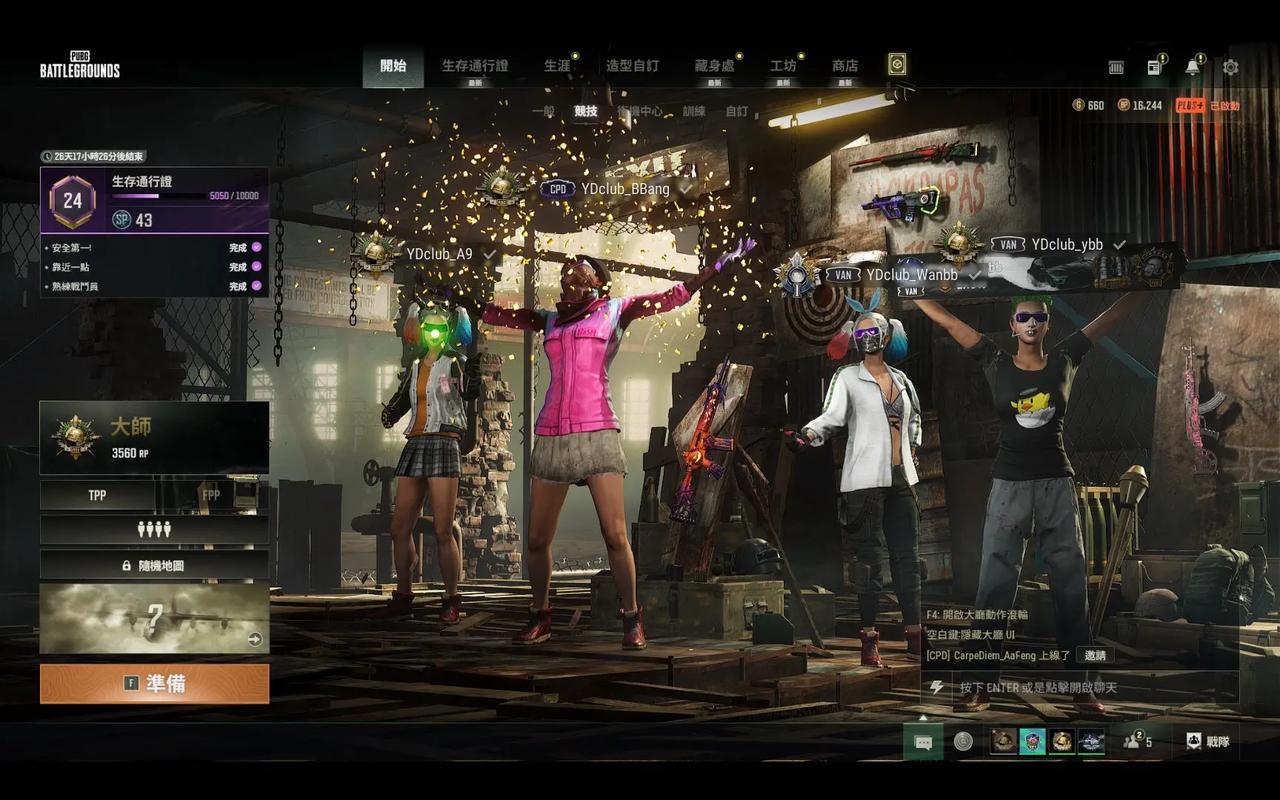Viewport: 1280px width, 800px height.
Task: Go to the 藏身處 hideout tab
Action: [x=714, y=66]
